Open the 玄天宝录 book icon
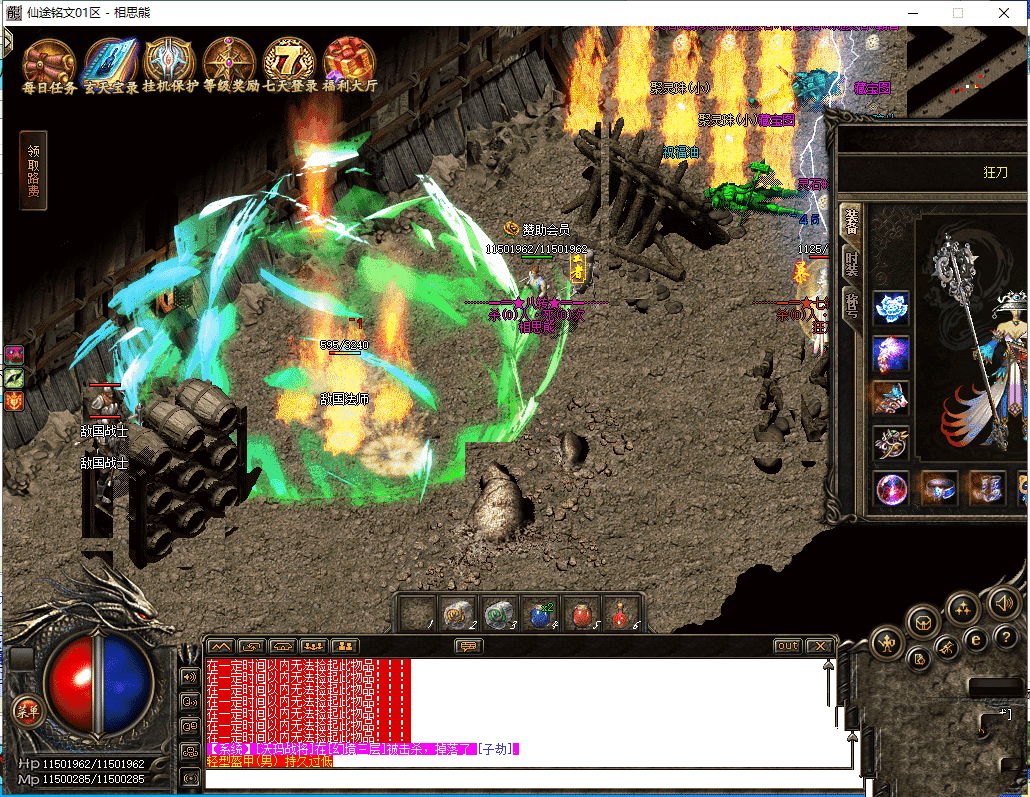The width and height of the screenshot is (1030, 797). pos(110,62)
